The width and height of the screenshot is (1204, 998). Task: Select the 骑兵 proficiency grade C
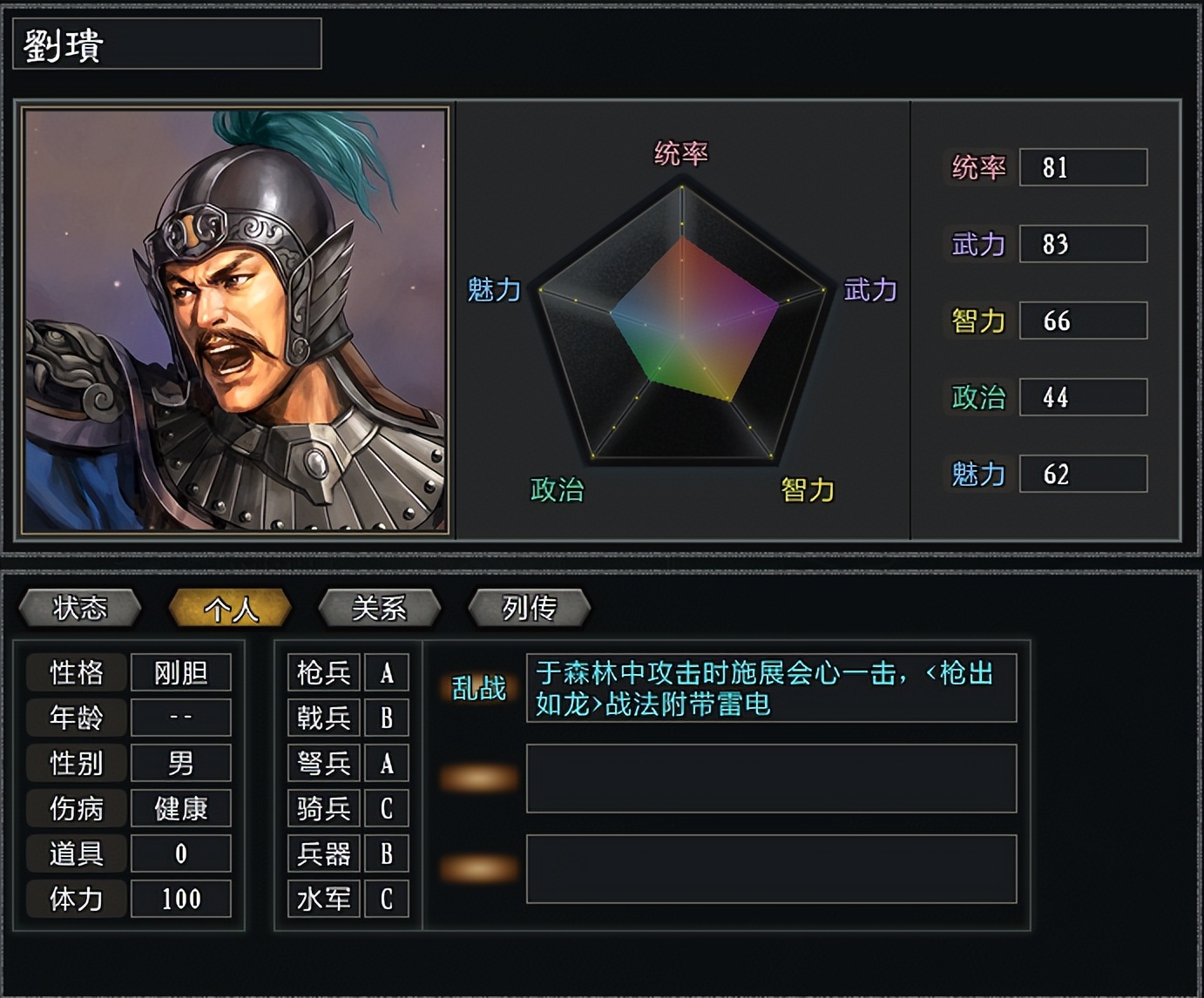click(x=387, y=809)
